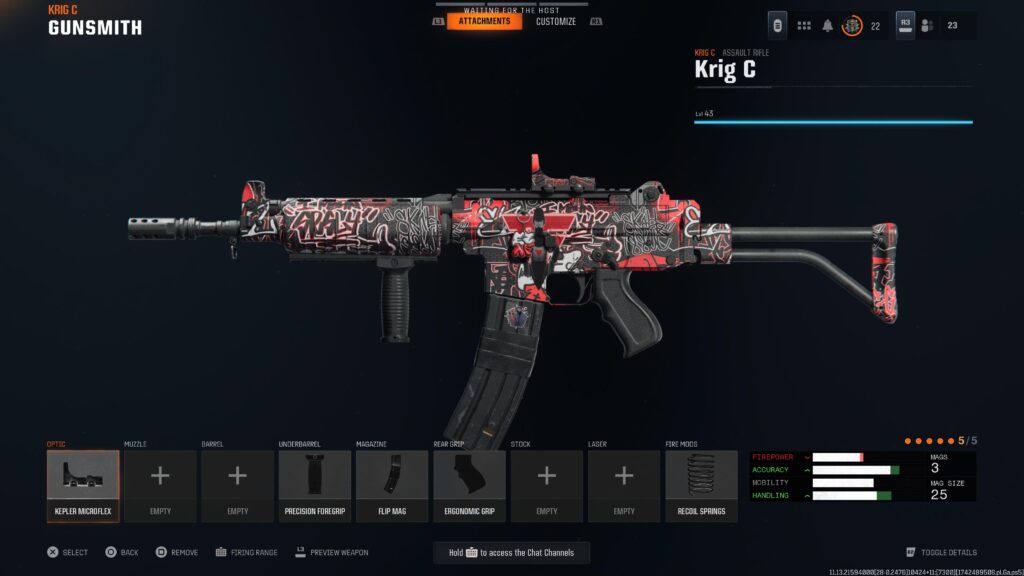
Task: Open the player profile emblem
Action: pos(852,26)
